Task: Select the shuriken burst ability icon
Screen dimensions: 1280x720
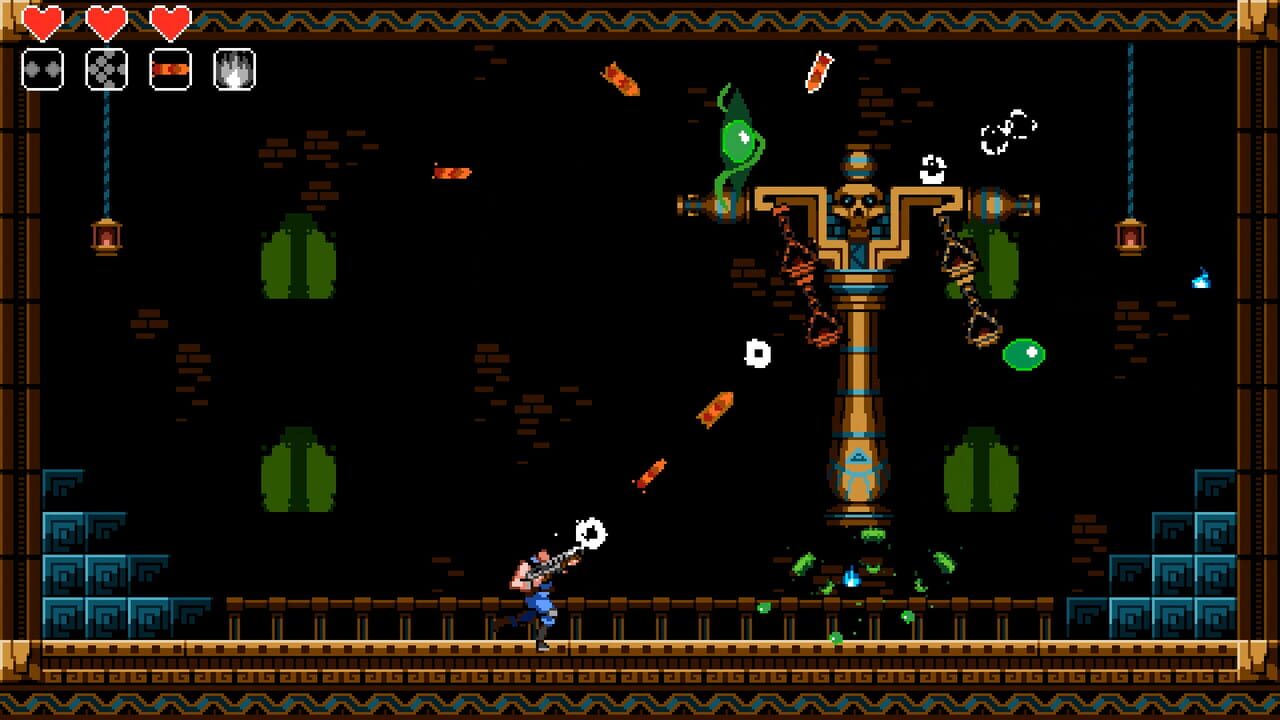Action: point(106,70)
